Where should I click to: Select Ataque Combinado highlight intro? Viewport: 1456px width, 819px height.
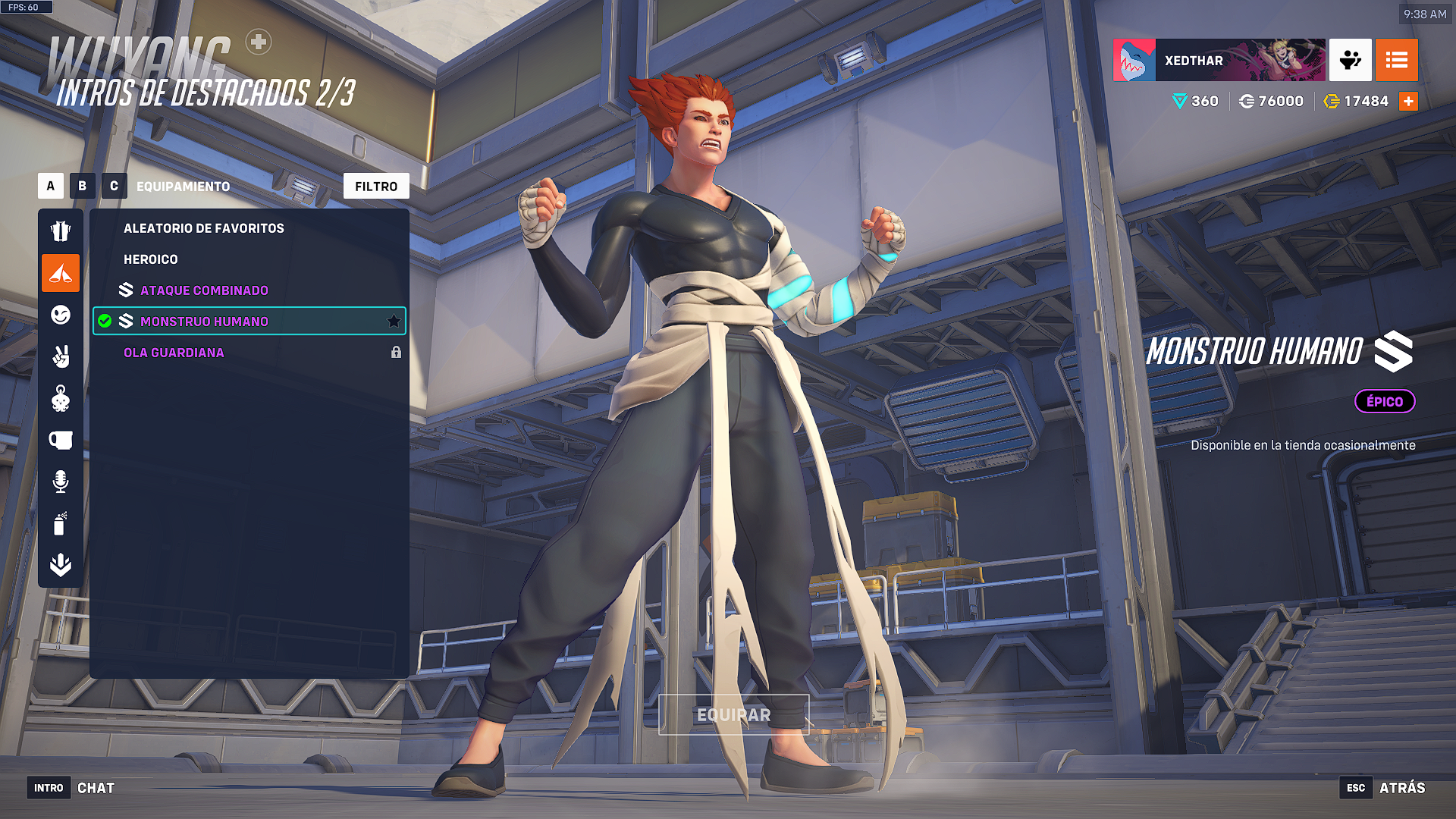(204, 290)
